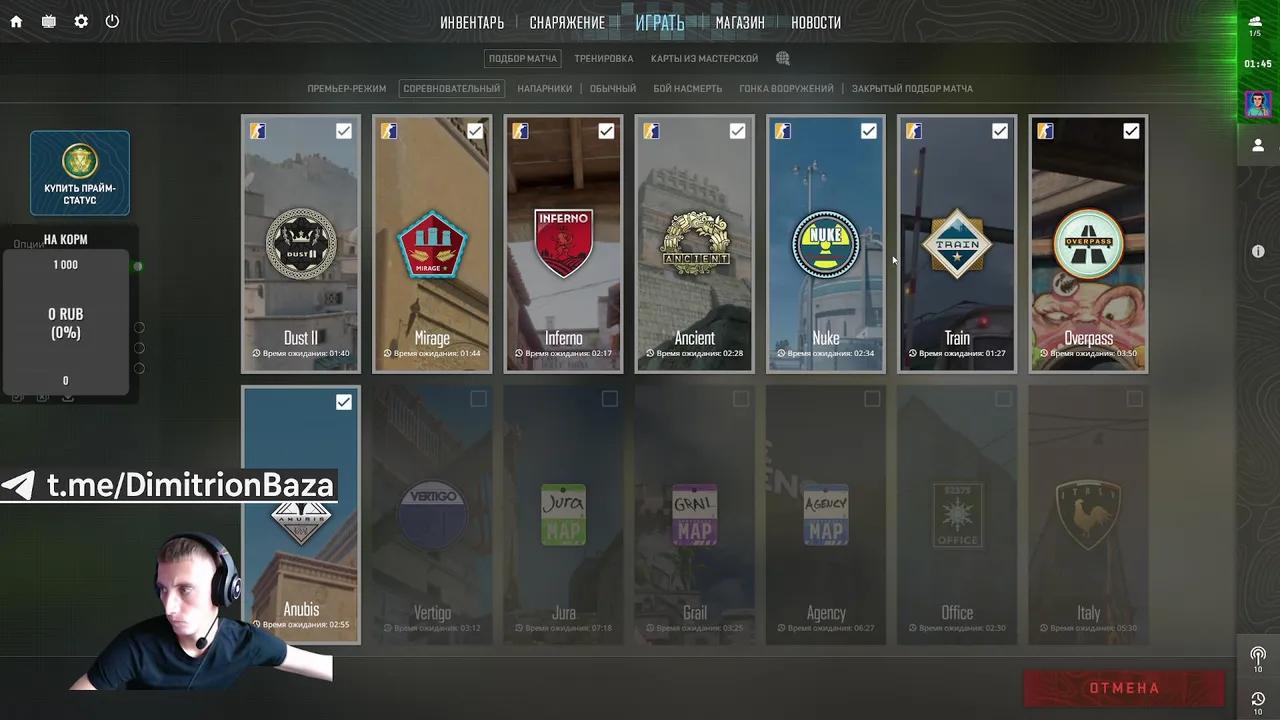The width and height of the screenshot is (1280, 720).
Task: Click the watch/spectate icon in the top-left
Action: (48, 21)
